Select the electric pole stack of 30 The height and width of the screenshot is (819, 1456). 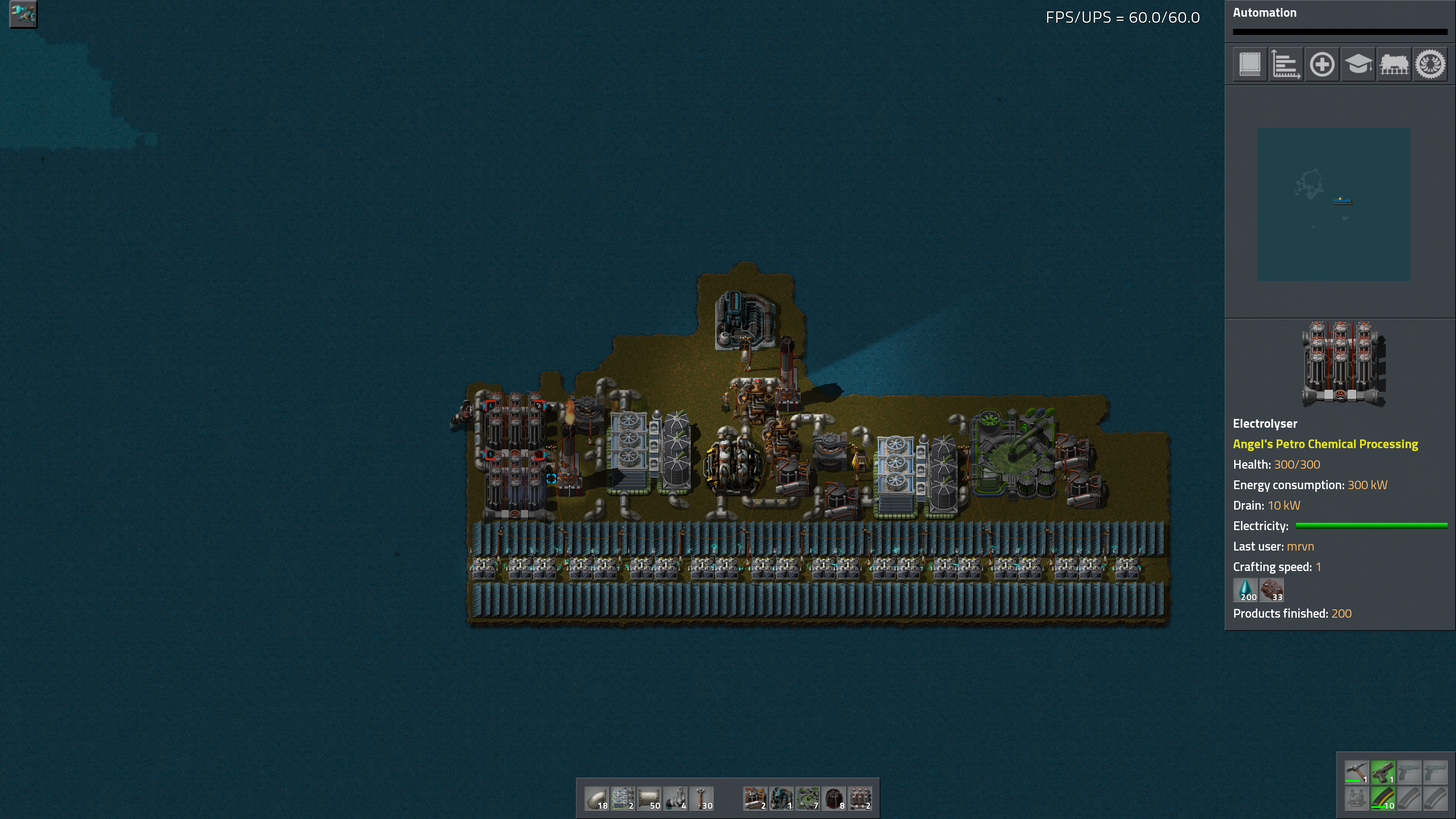point(702,799)
